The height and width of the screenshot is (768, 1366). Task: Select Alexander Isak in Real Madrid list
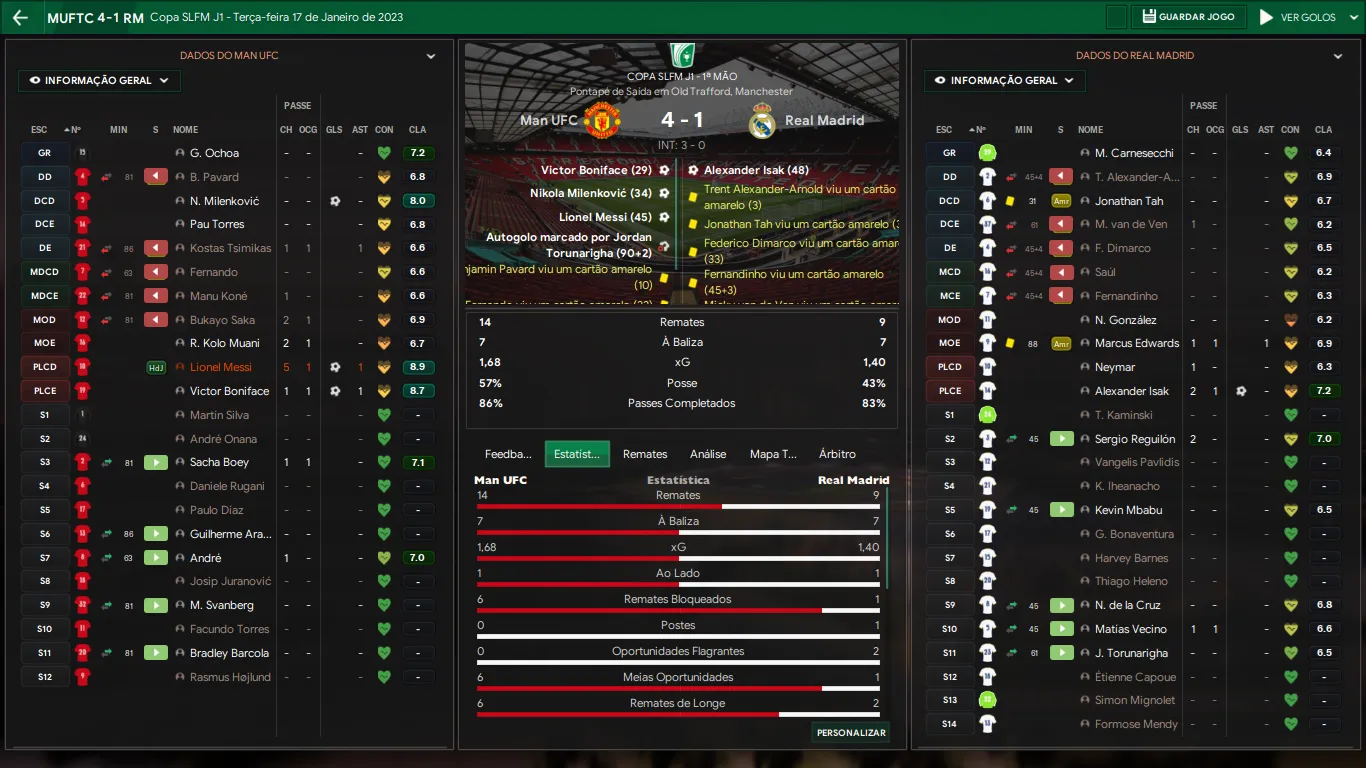point(1132,391)
